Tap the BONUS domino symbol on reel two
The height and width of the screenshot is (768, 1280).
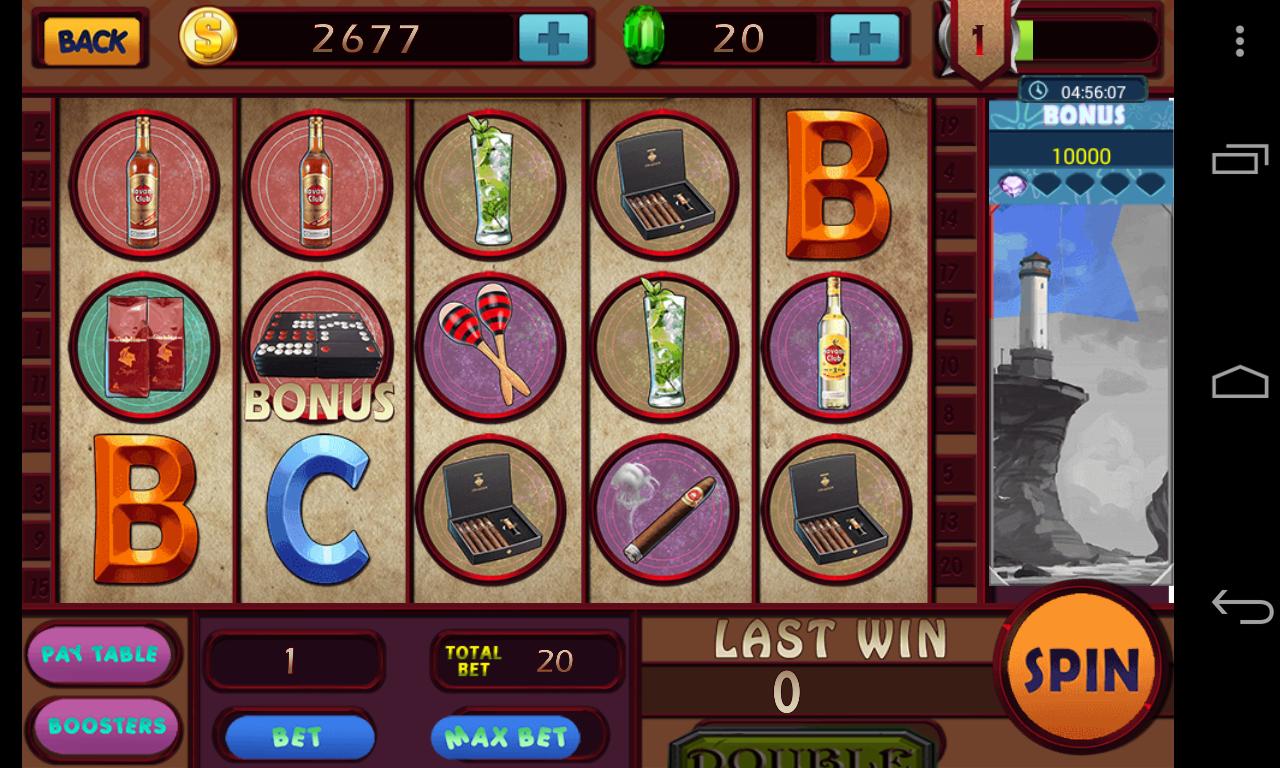[x=318, y=347]
